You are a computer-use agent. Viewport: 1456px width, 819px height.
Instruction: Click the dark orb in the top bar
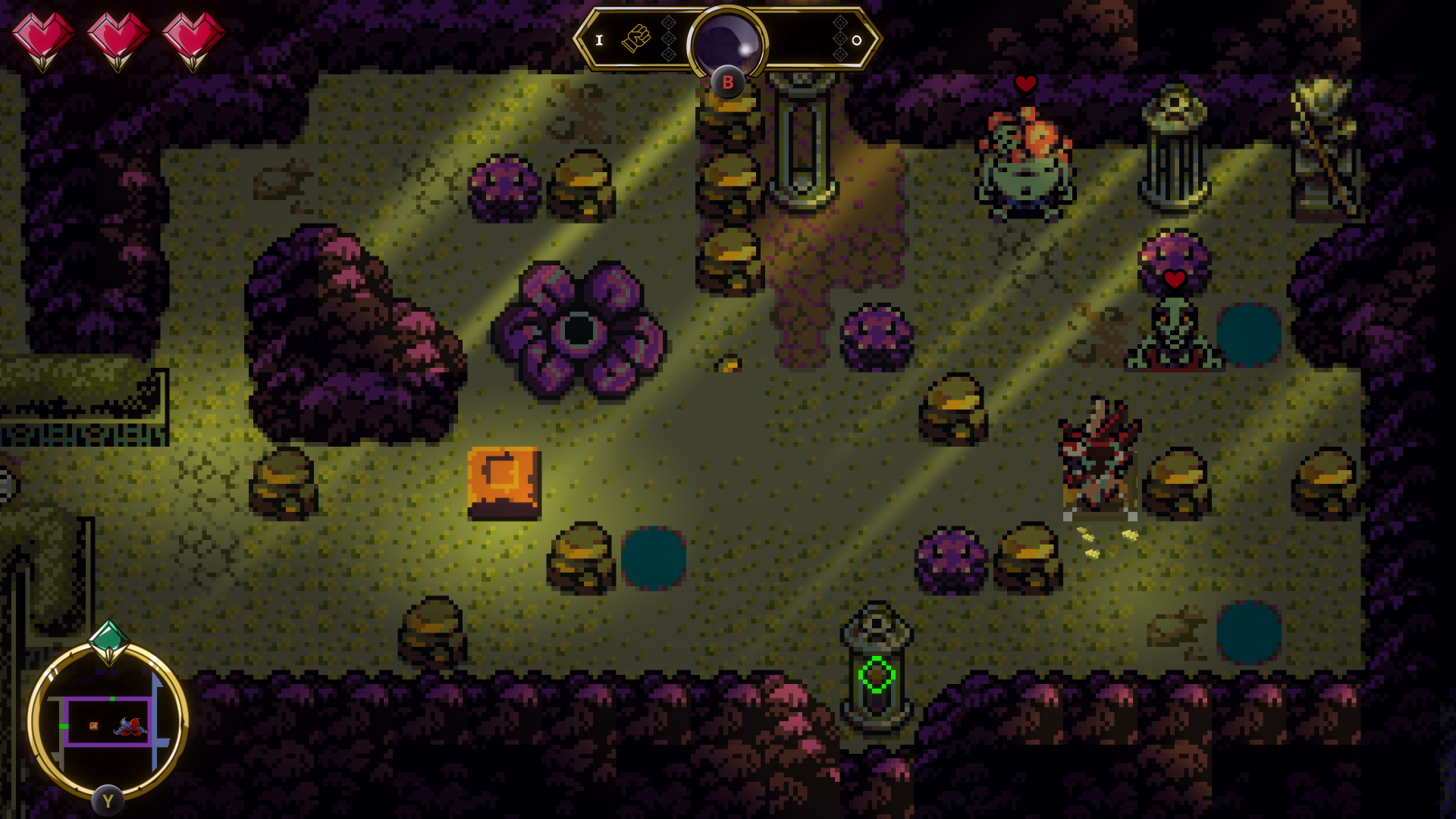(x=727, y=44)
